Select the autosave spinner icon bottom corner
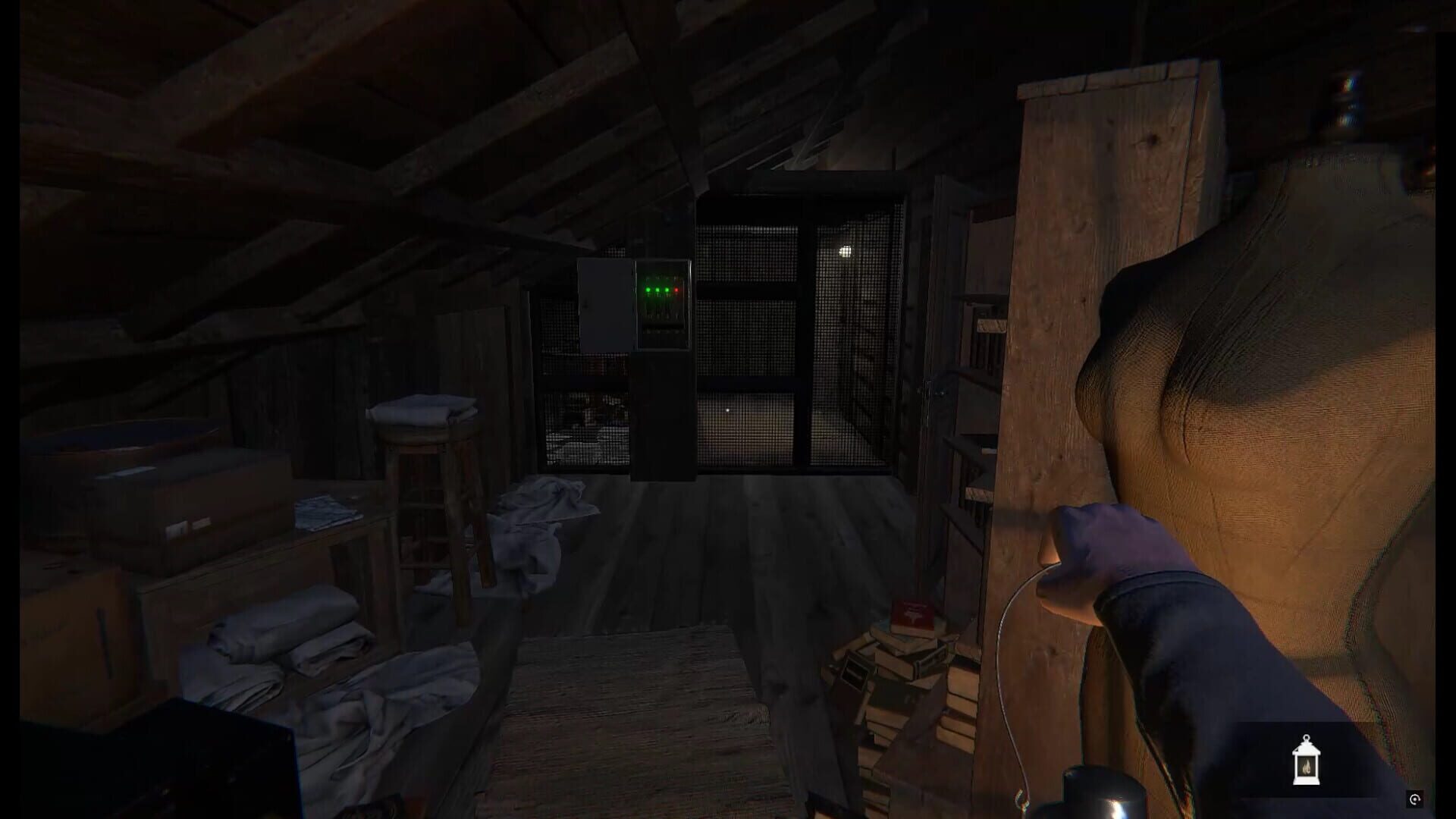The image size is (1456, 819). pos(1414,800)
